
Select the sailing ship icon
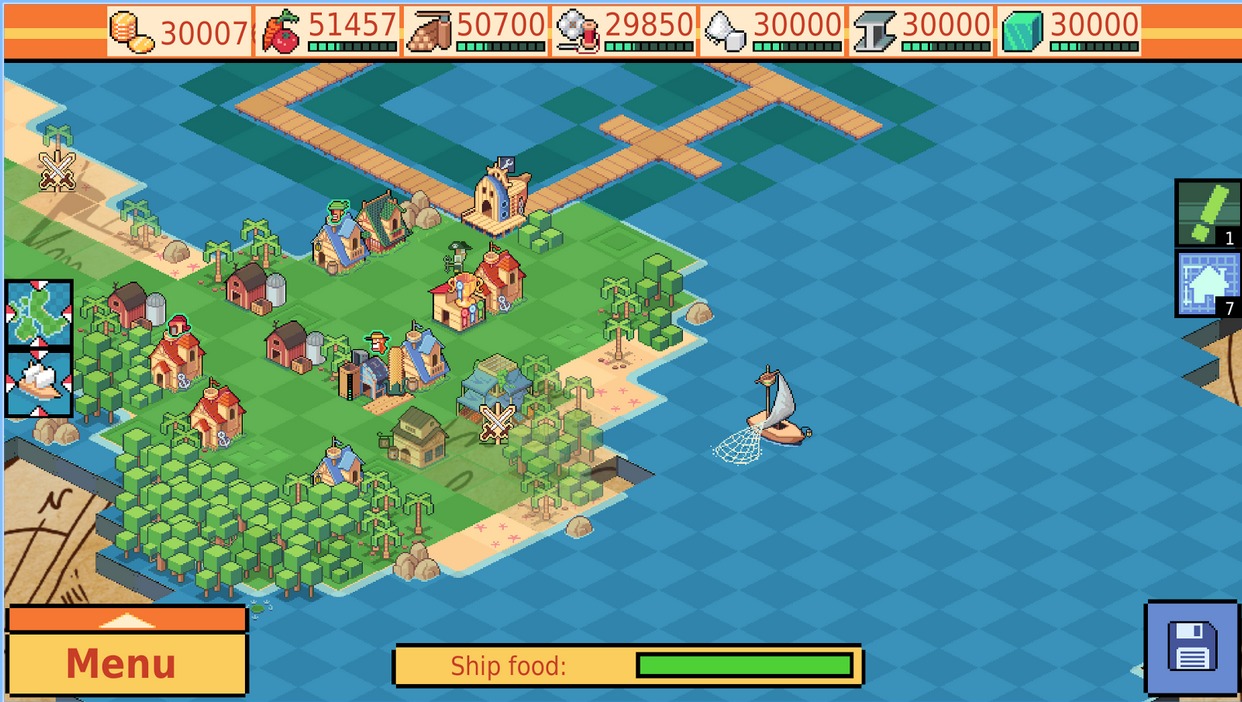tap(39, 382)
